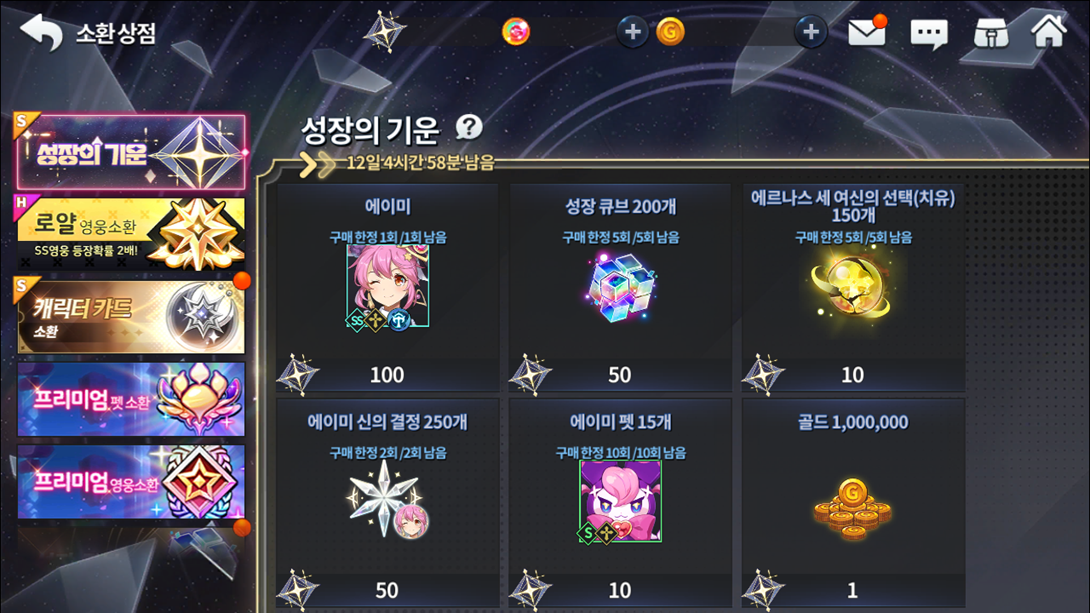The image size is (1090, 613).
Task: Choose 에이미 신의 결정 250개
Action: (387, 500)
